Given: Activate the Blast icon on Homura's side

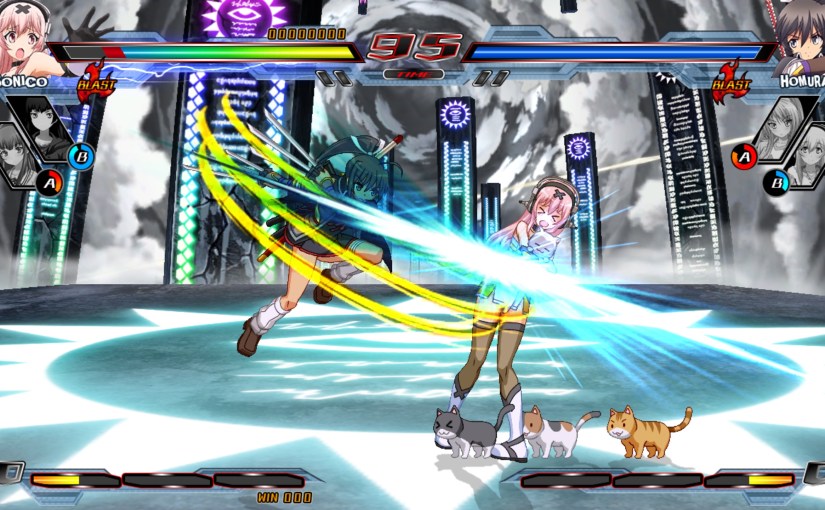Looking at the screenshot, I should [731, 84].
